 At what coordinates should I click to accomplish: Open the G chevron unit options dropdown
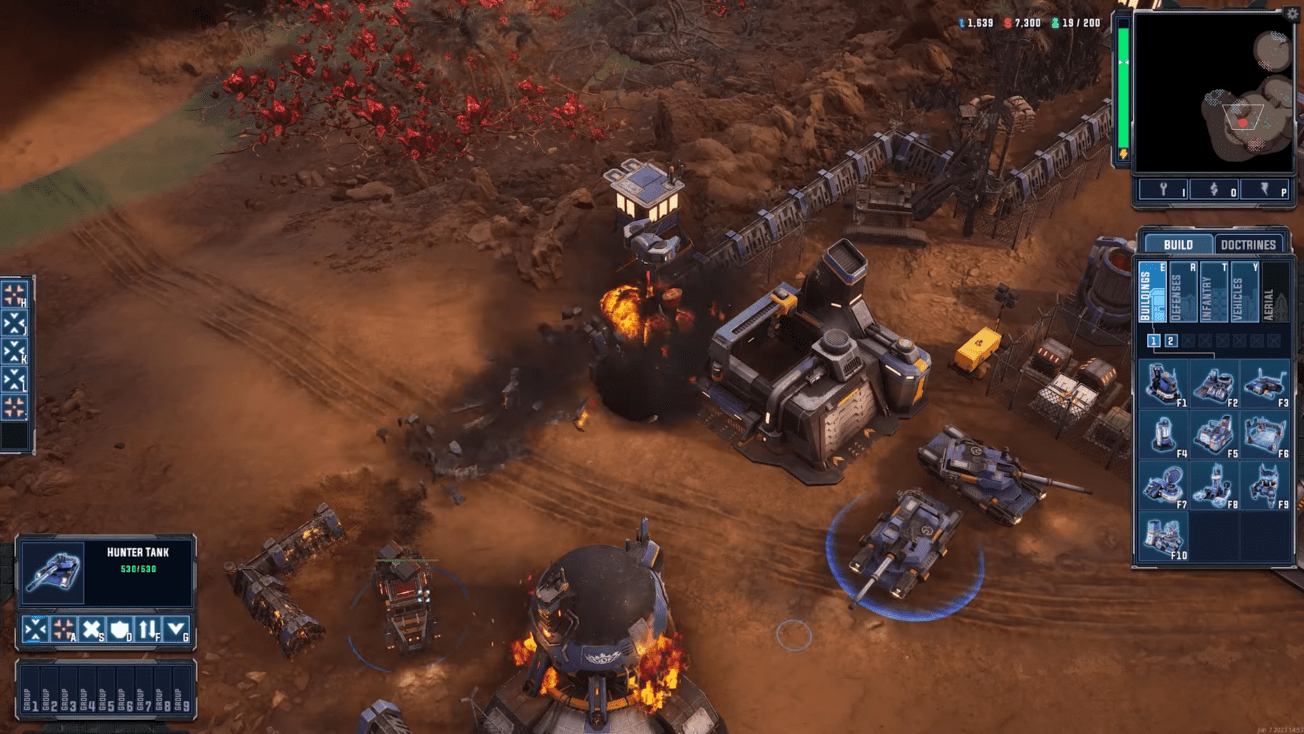[x=175, y=629]
